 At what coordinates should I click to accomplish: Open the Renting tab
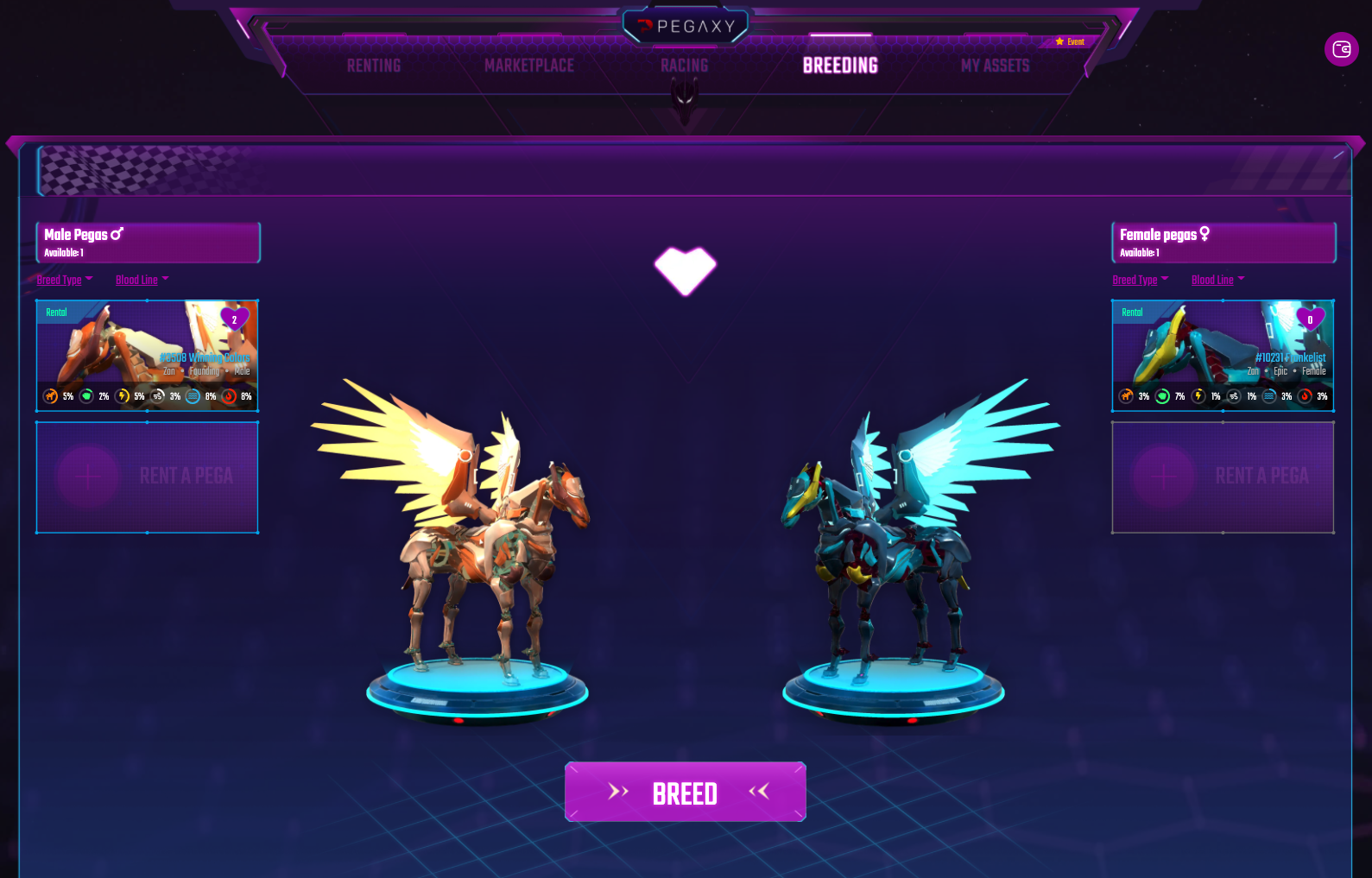tap(374, 66)
